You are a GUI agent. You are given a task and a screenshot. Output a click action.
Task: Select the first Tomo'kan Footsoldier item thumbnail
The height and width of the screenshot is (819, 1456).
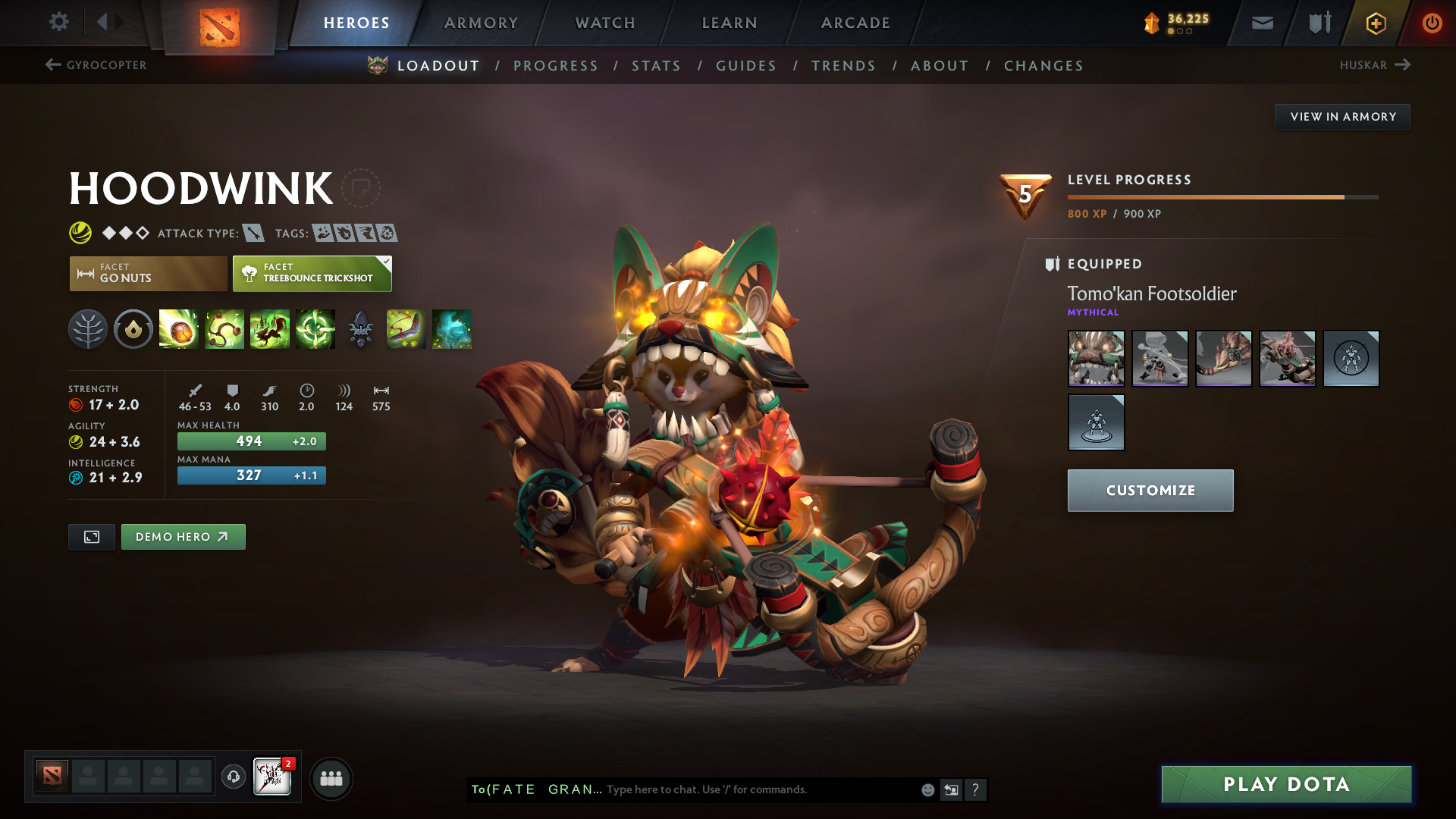pos(1096,359)
